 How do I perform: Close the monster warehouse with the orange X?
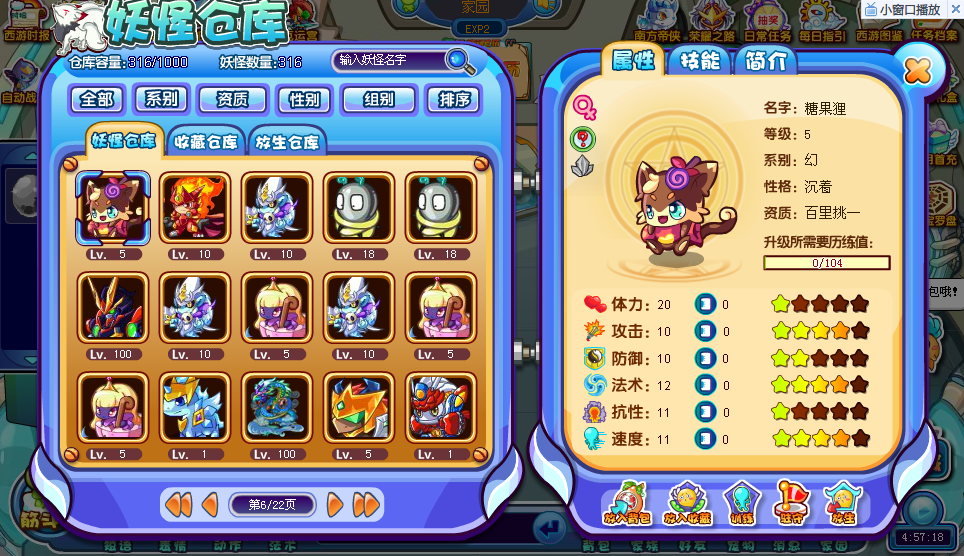[916, 71]
